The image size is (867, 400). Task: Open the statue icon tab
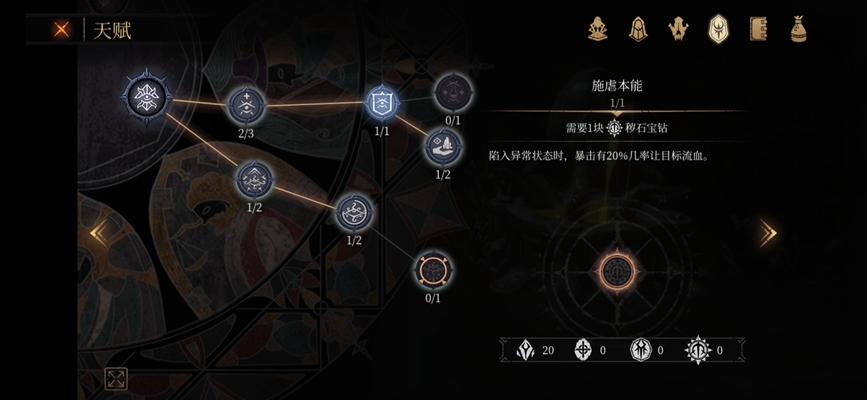[x=598, y=29]
